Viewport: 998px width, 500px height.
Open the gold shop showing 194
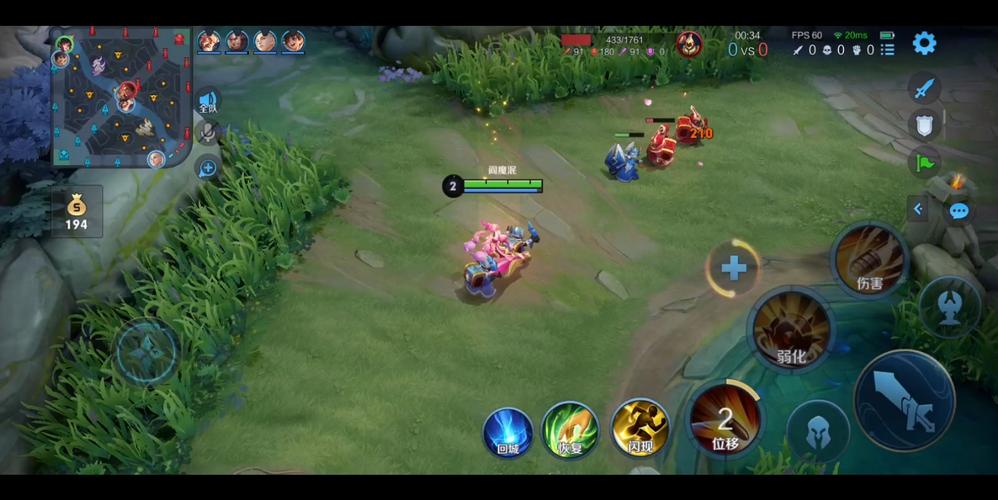point(77,212)
